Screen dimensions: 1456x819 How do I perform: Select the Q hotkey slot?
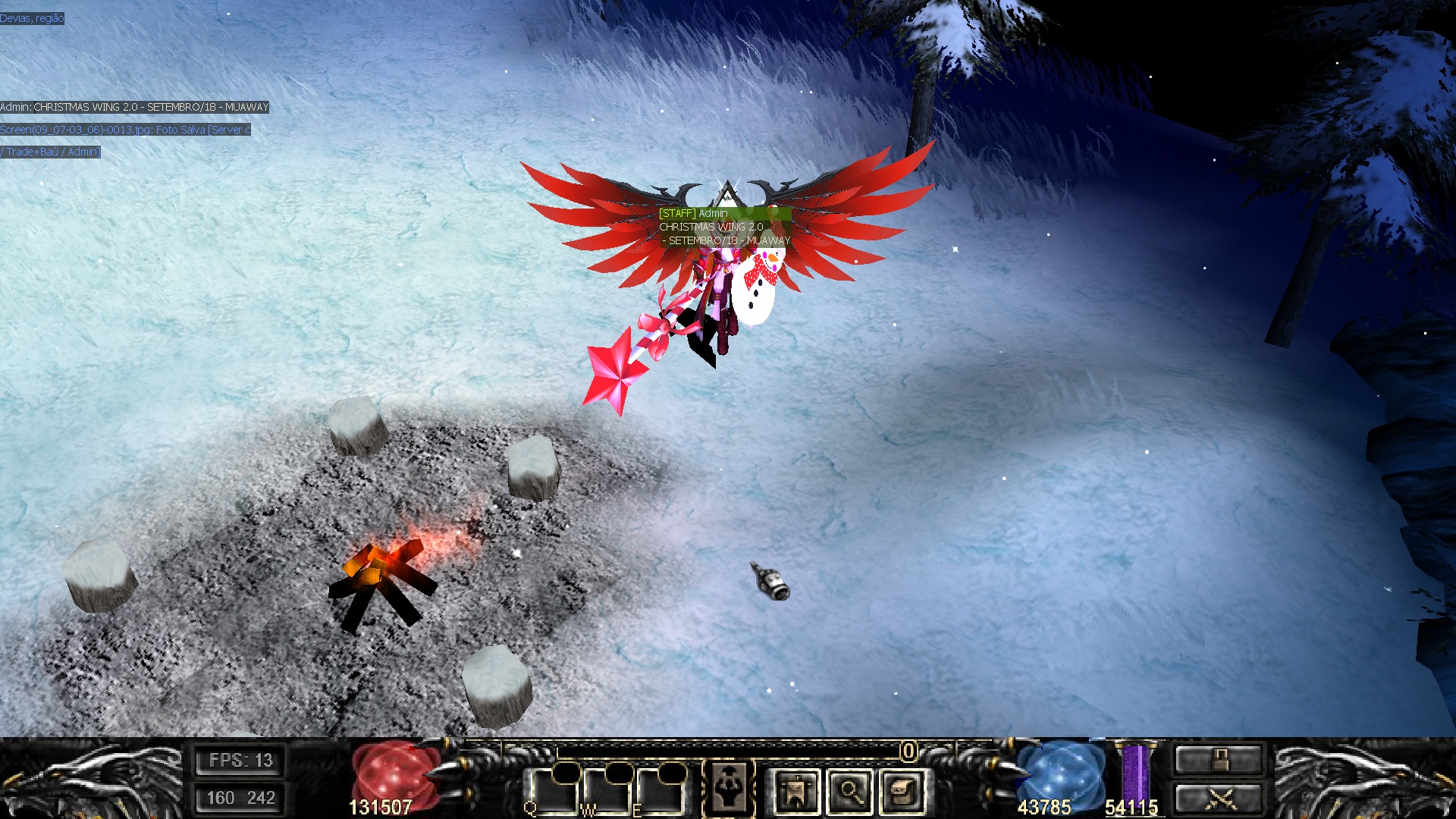pyautogui.click(x=553, y=792)
